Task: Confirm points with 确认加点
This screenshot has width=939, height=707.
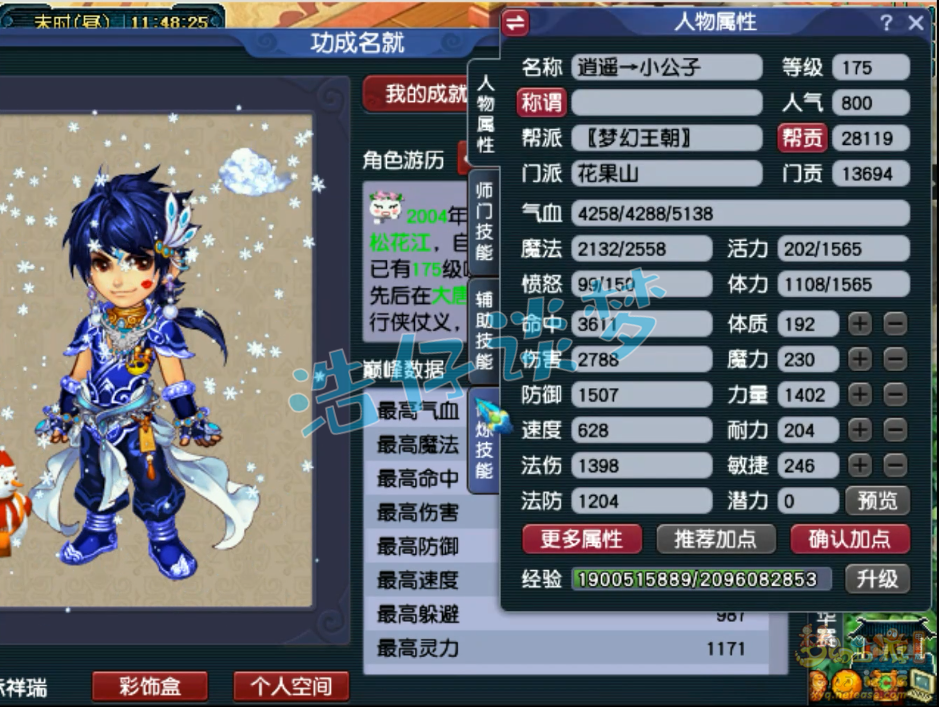Action: [849, 539]
